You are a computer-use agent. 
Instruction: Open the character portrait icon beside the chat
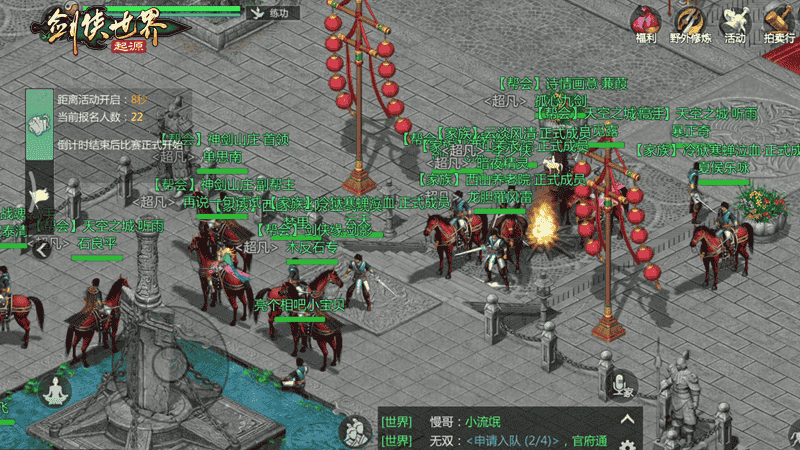(x=353, y=432)
